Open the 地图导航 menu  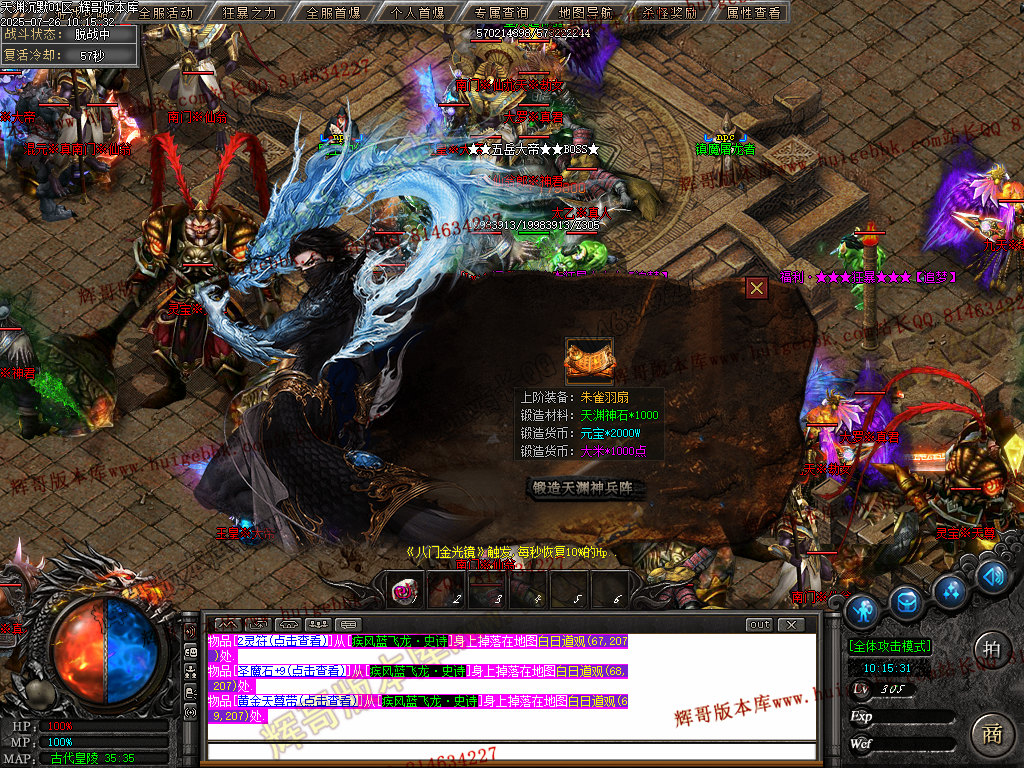[x=586, y=12]
